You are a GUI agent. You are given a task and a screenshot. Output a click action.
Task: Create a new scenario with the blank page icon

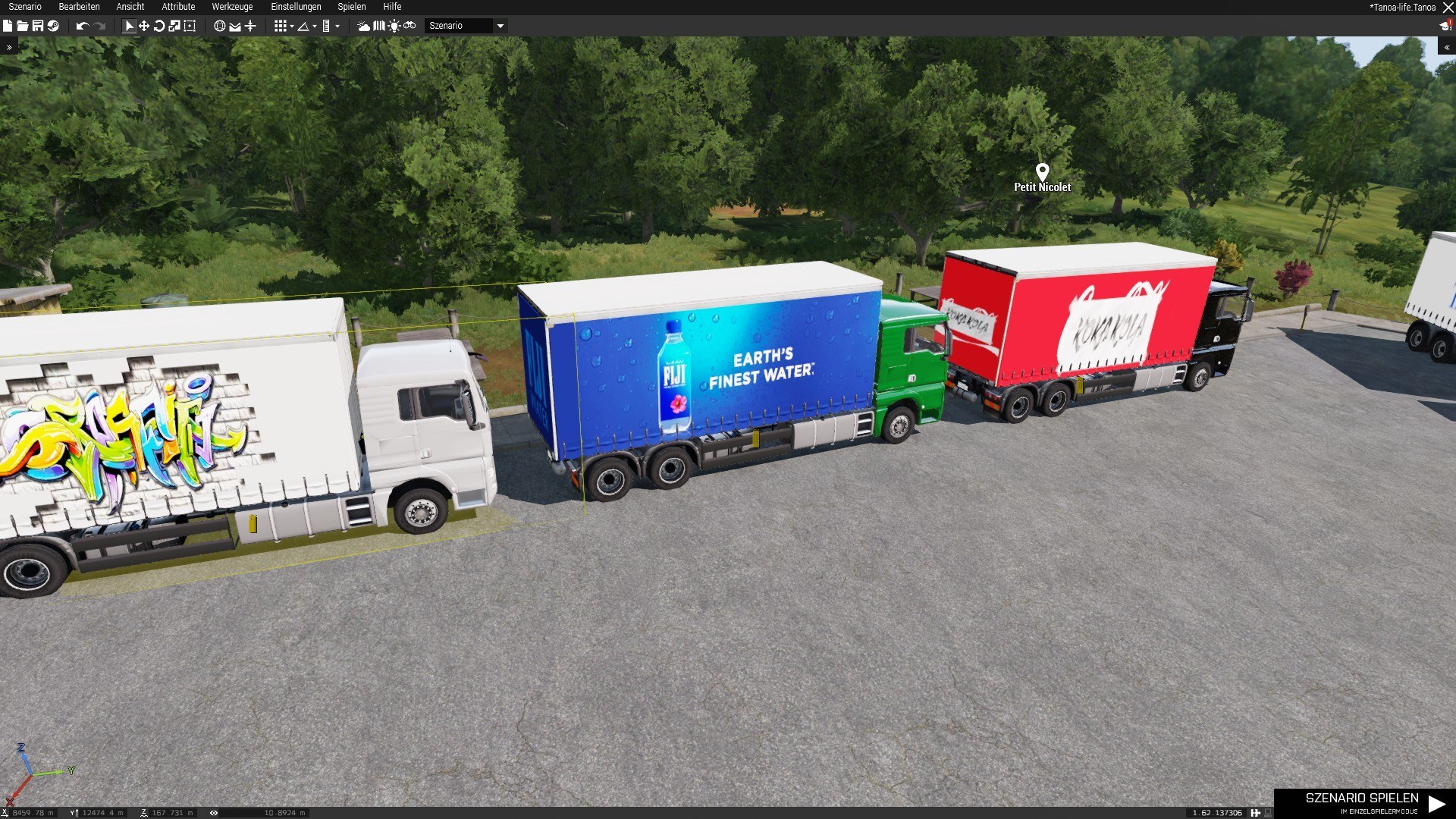point(8,26)
